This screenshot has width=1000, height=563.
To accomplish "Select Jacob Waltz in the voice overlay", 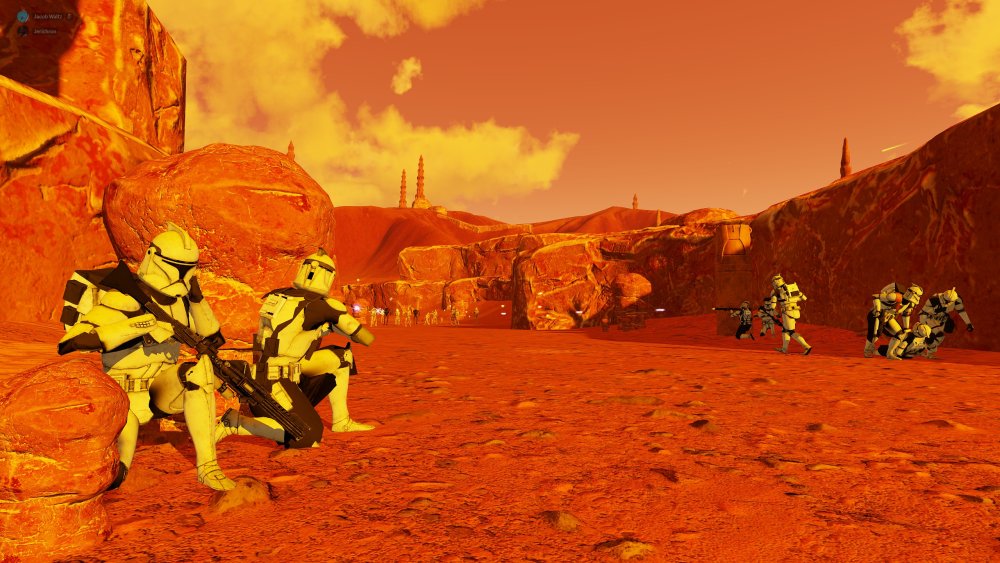I will 43,17.
